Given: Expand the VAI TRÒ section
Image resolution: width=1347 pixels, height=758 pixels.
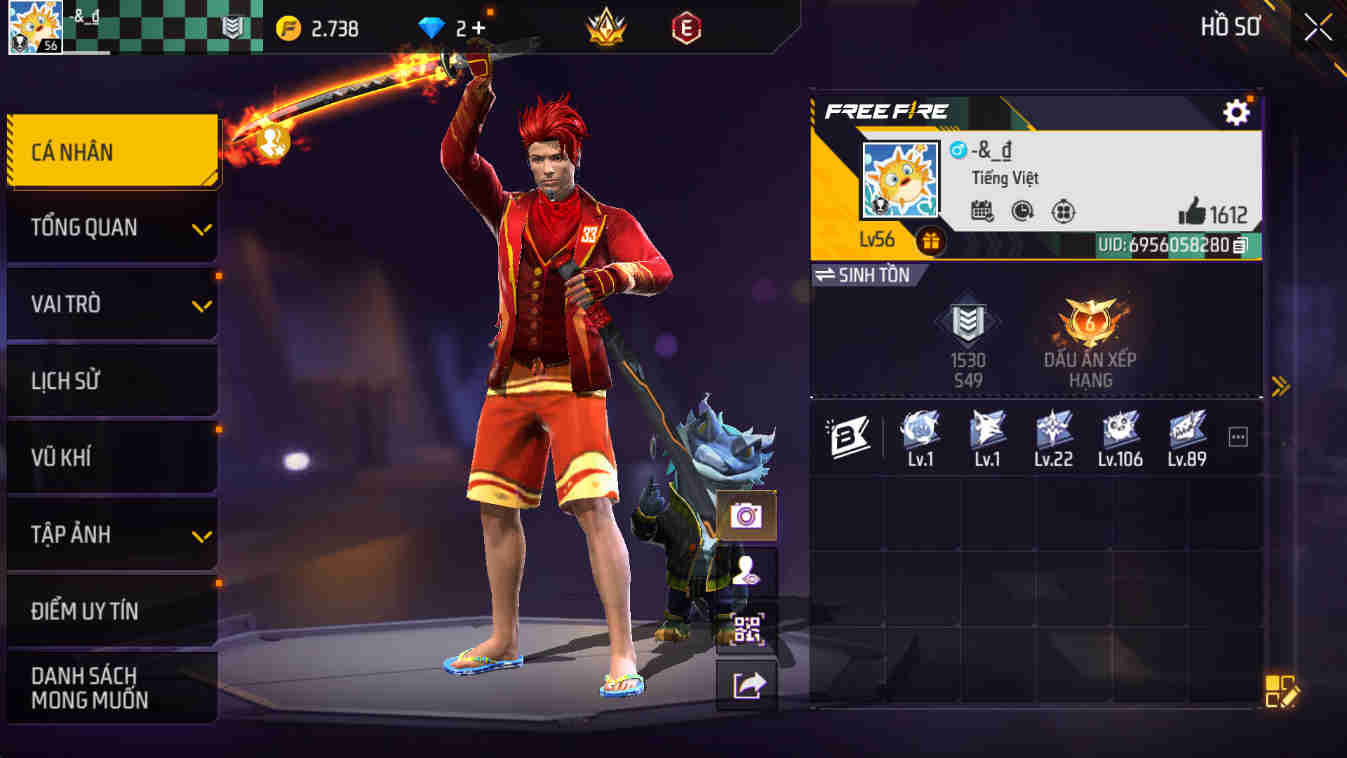Looking at the screenshot, I should coord(112,304).
